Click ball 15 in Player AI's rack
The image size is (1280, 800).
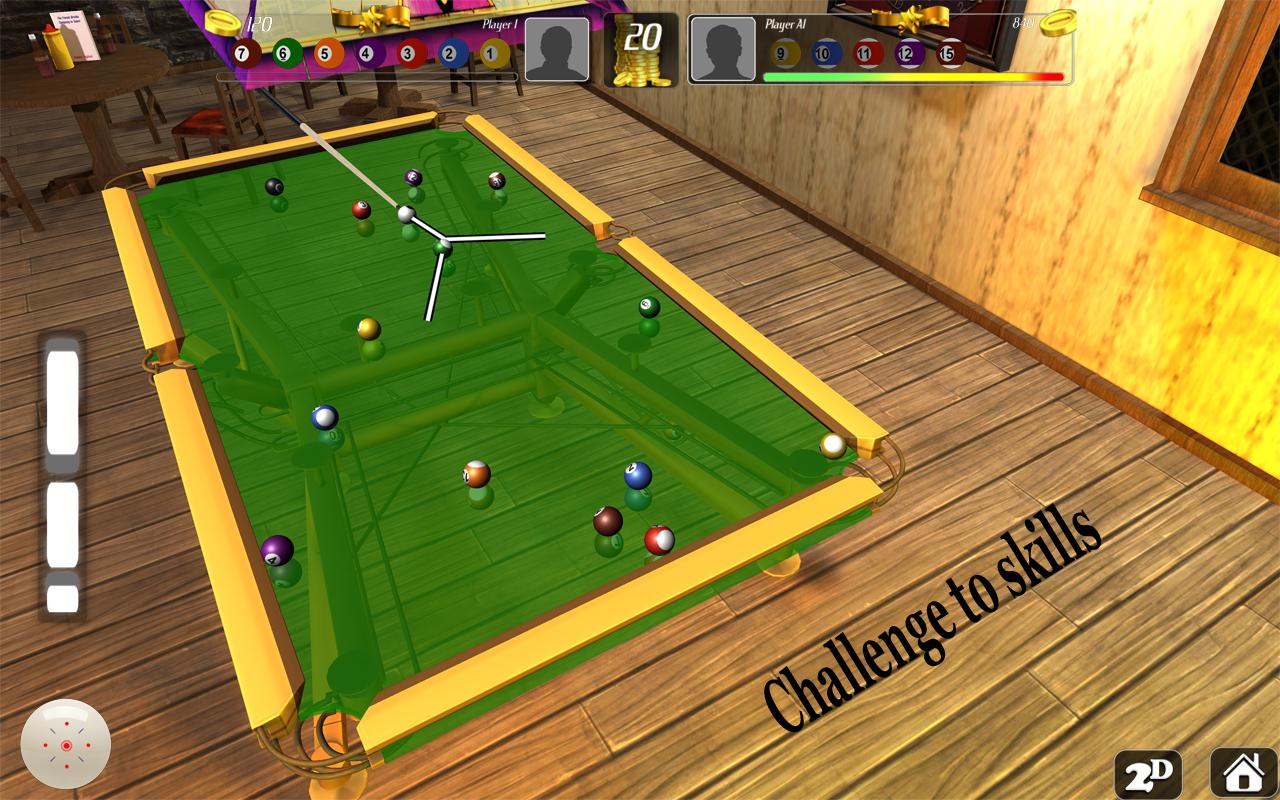tap(950, 52)
